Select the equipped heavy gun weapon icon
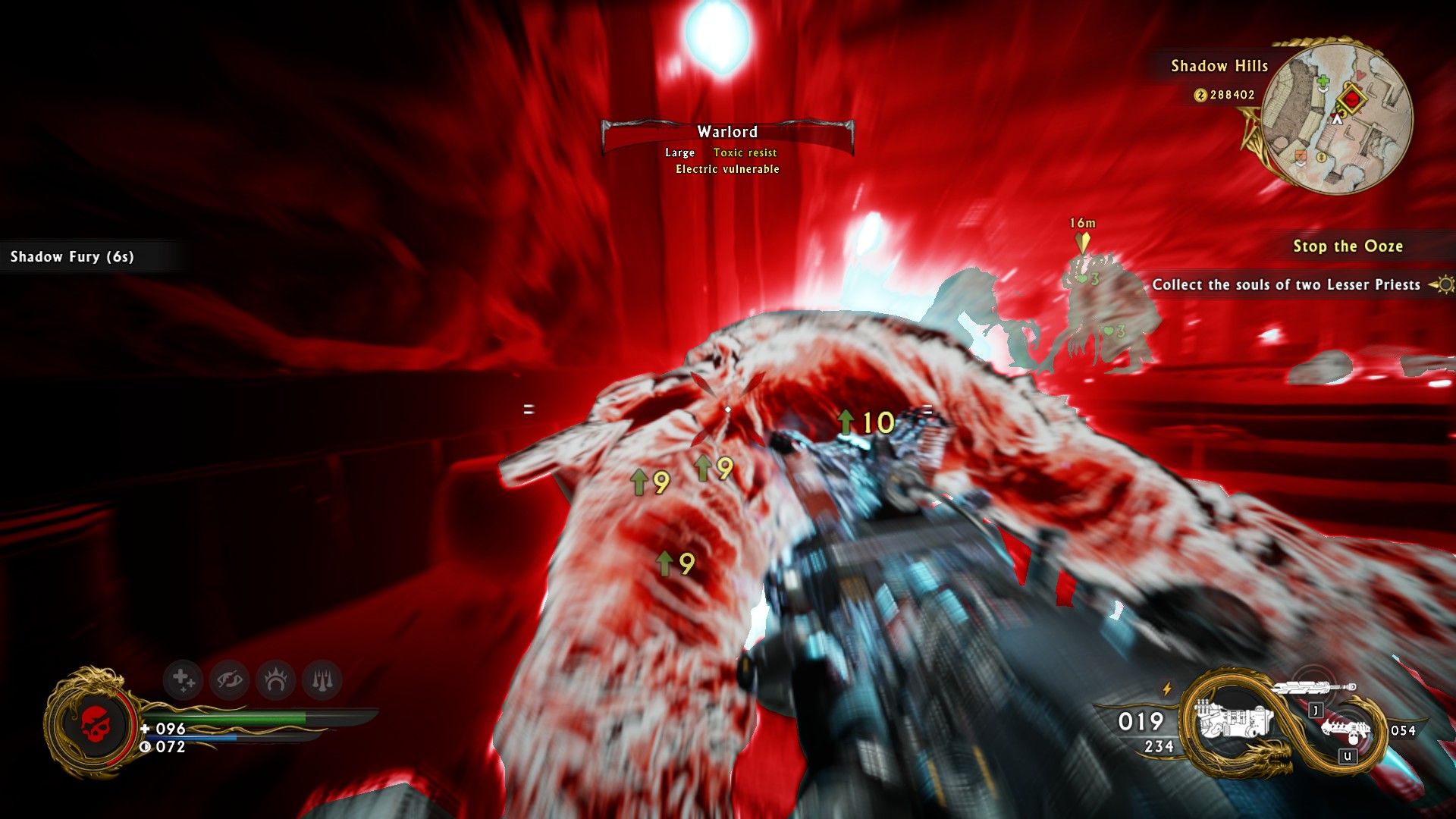Viewport: 1456px width, 819px height. point(1232,720)
